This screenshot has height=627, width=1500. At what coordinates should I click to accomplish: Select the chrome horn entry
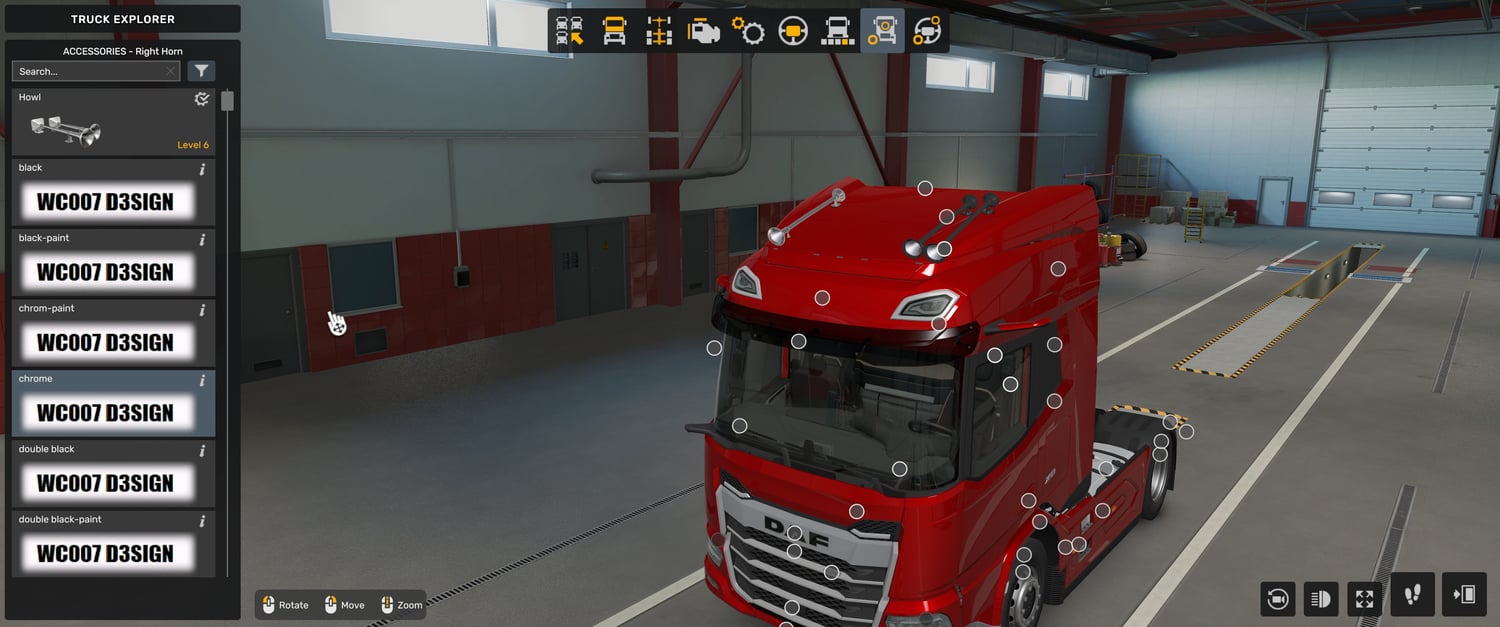(x=114, y=404)
